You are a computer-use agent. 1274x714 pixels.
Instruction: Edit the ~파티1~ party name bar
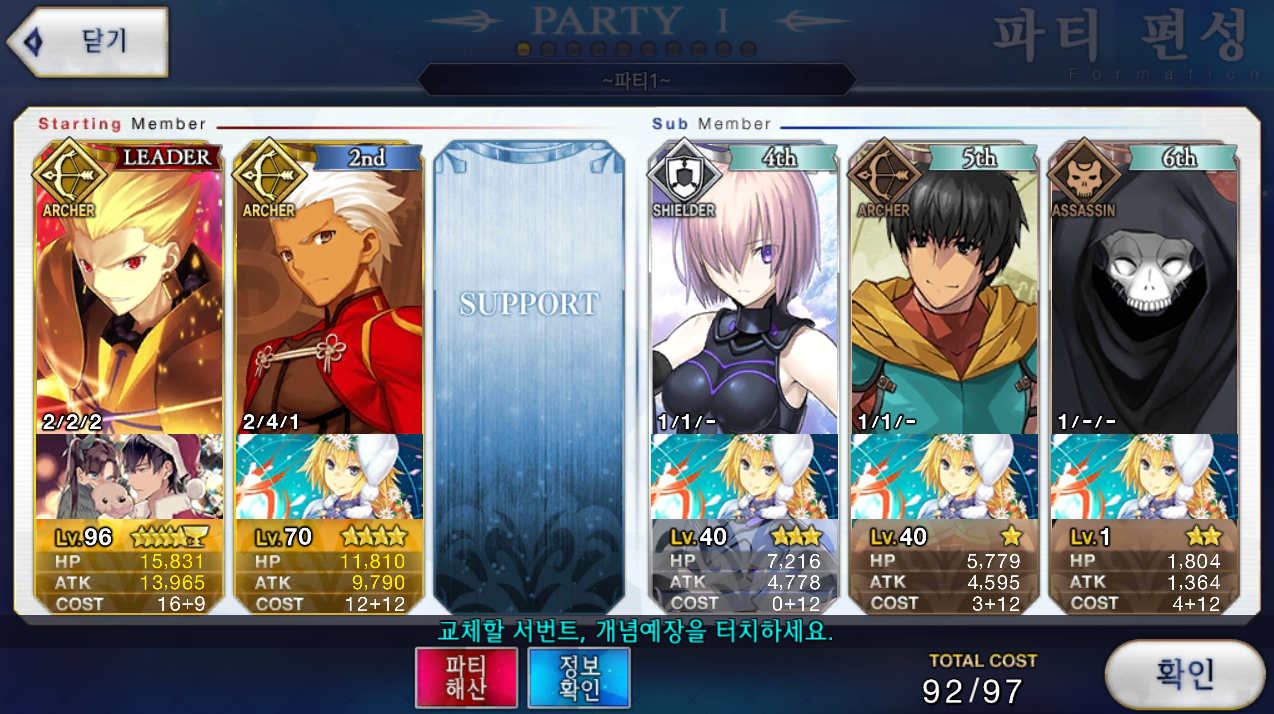[636, 80]
